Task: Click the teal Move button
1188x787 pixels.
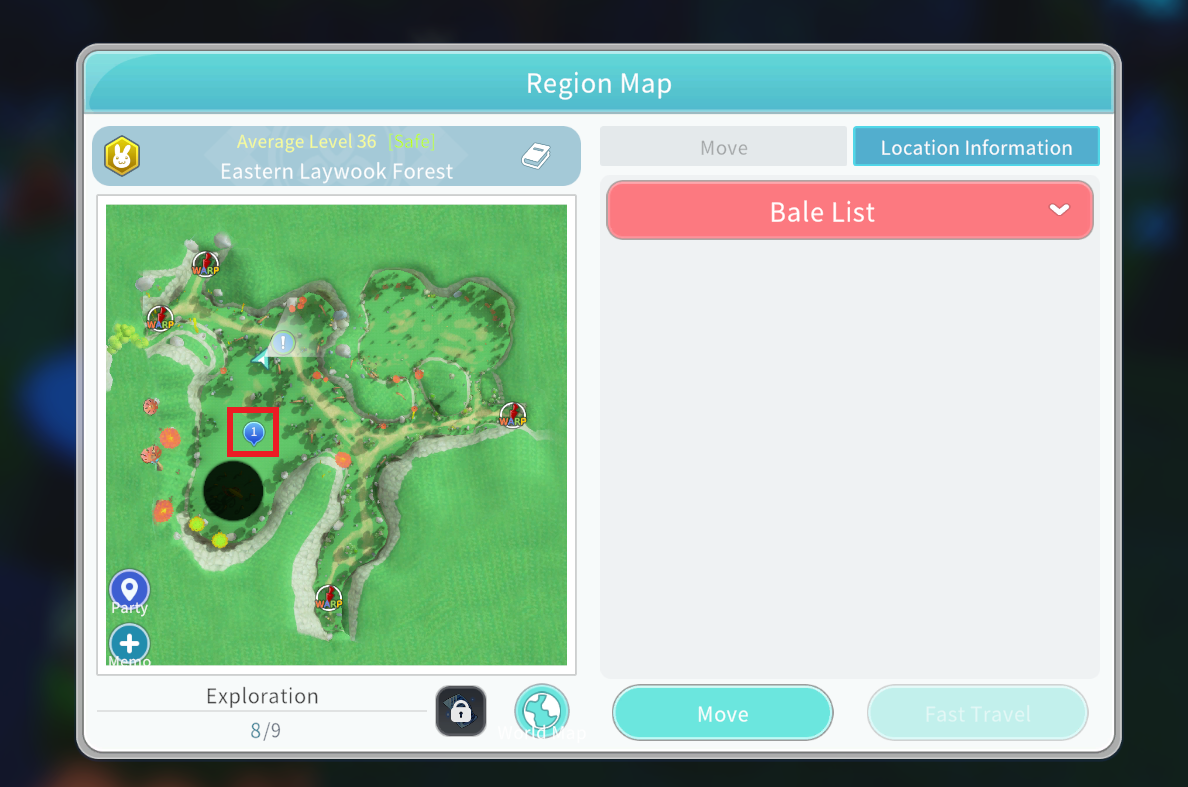Action: tap(722, 713)
